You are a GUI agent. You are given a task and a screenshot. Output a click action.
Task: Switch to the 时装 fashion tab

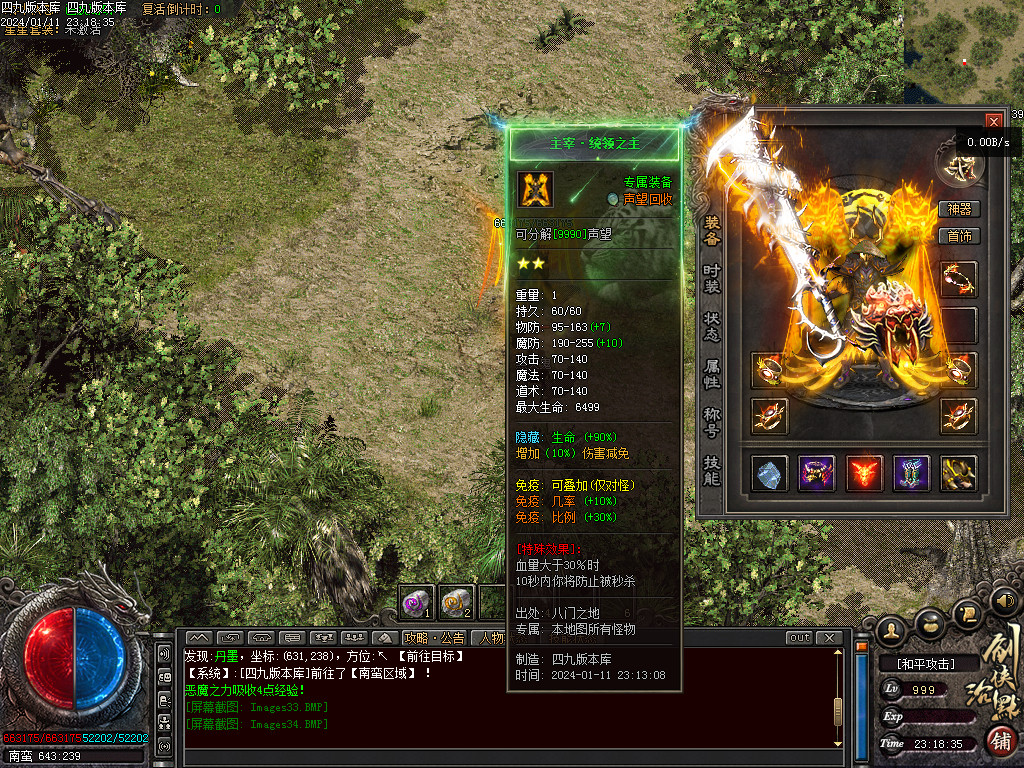[x=712, y=278]
